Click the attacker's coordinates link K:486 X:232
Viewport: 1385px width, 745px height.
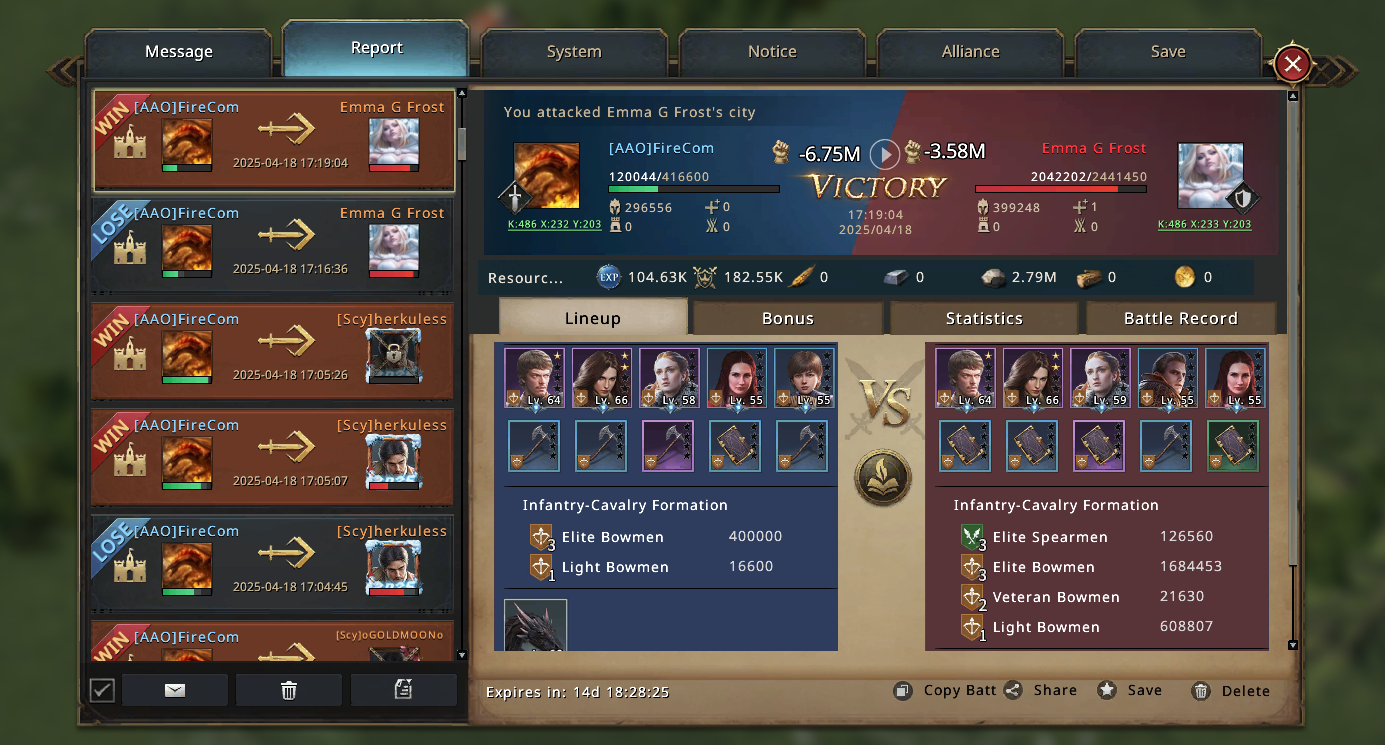555,225
